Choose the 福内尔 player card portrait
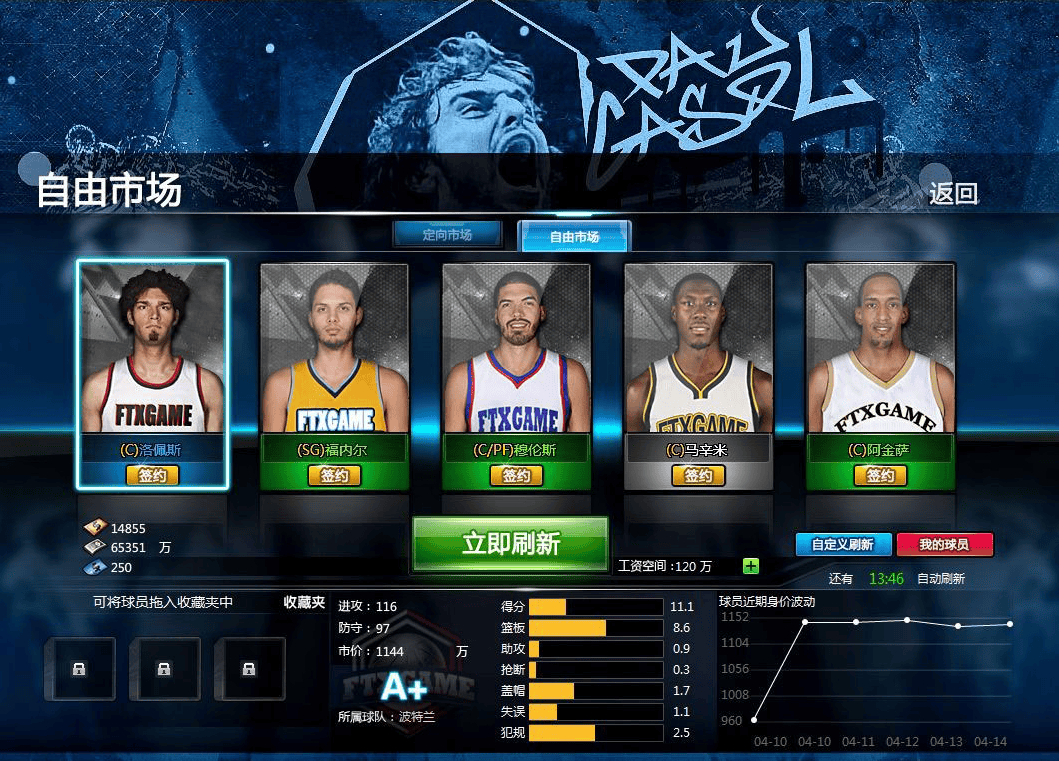The width and height of the screenshot is (1059, 761). pos(334,349)
